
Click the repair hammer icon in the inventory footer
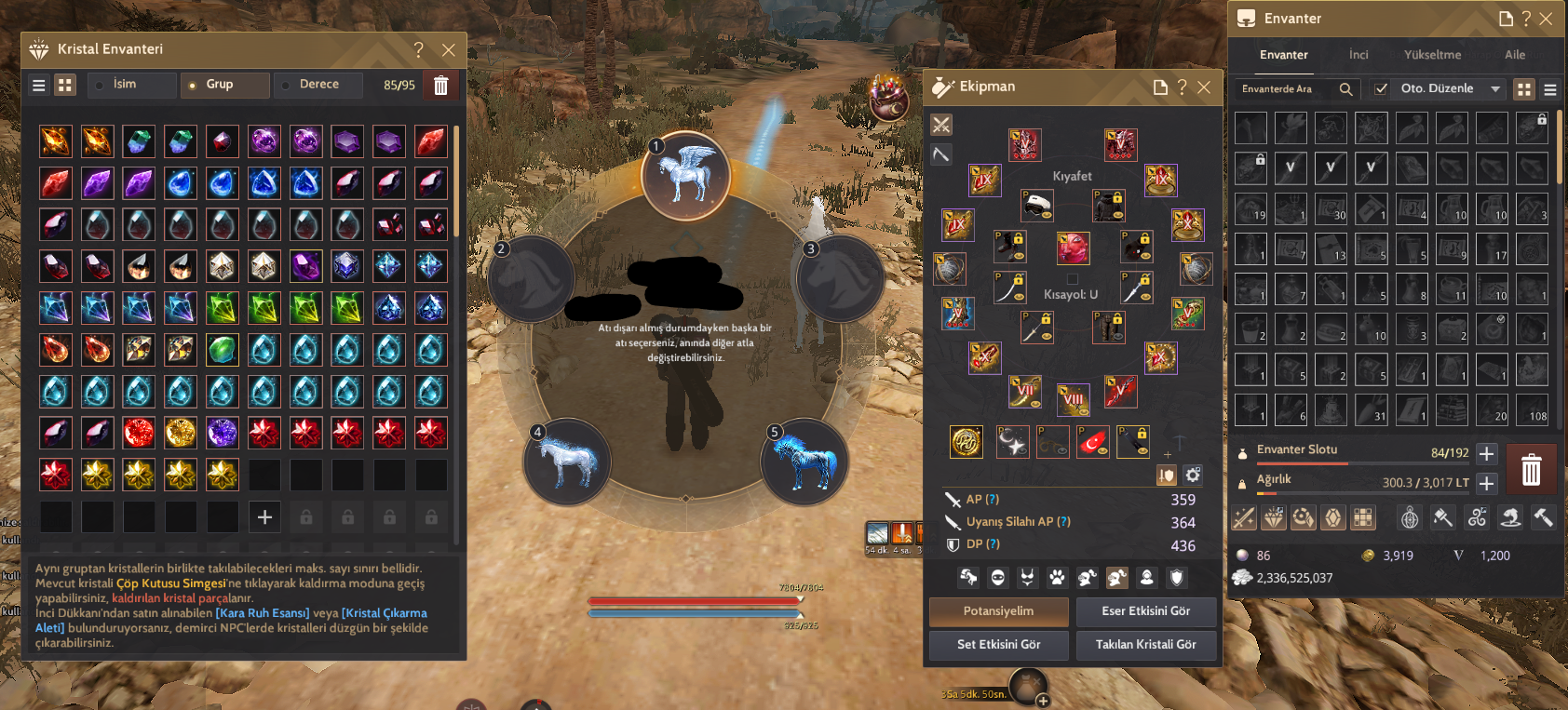pyautogui.click(x=1543, y=517)
